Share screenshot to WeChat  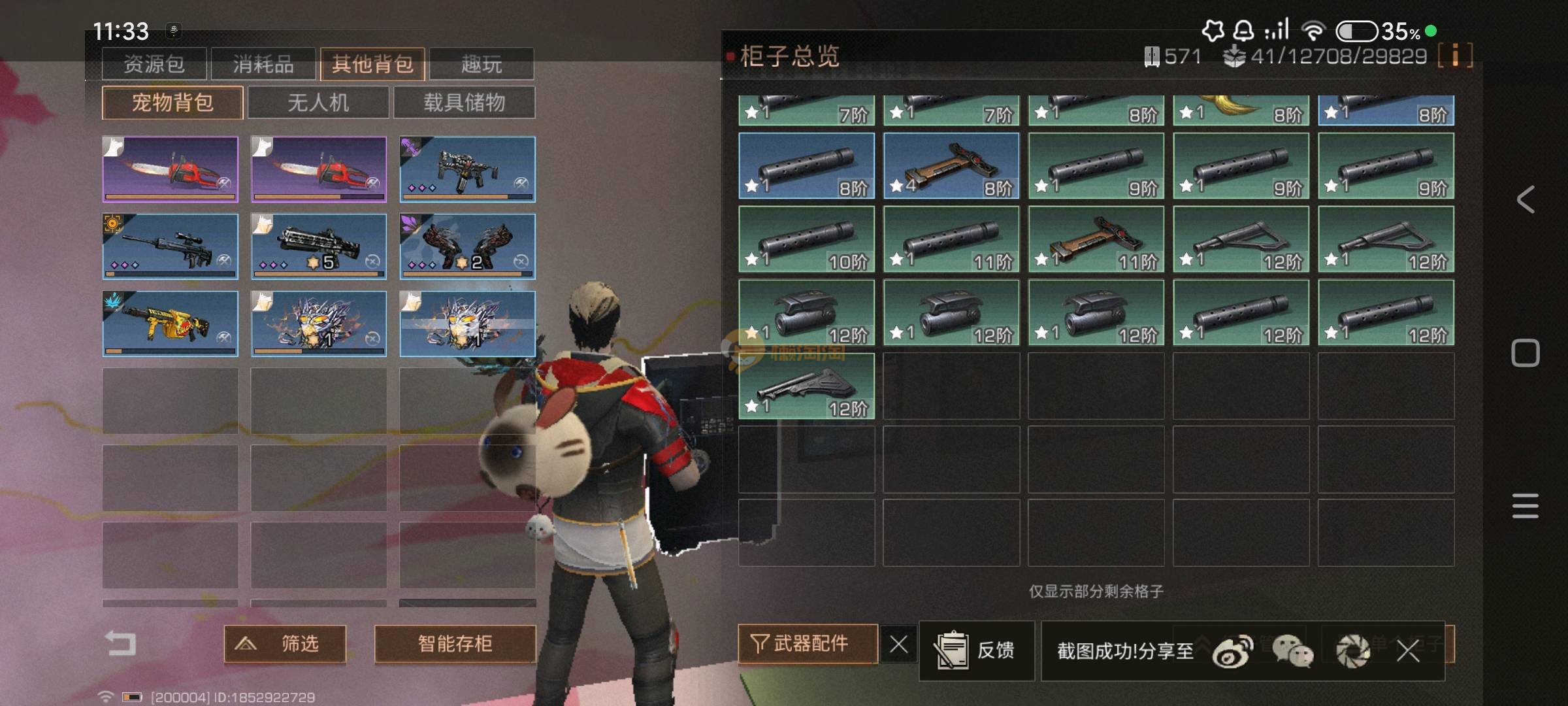click(1292, 651)
